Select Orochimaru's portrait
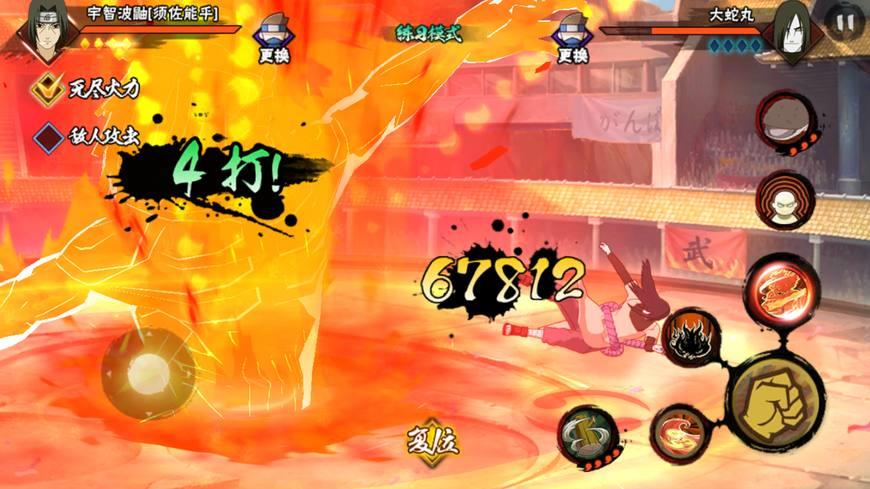 792,32
